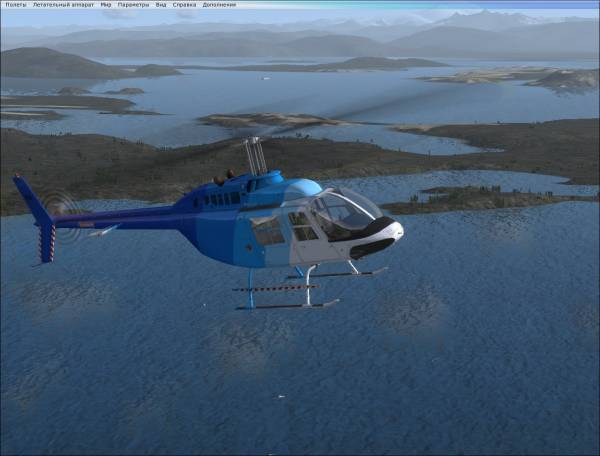Open the Справка menu

[184, 5]
